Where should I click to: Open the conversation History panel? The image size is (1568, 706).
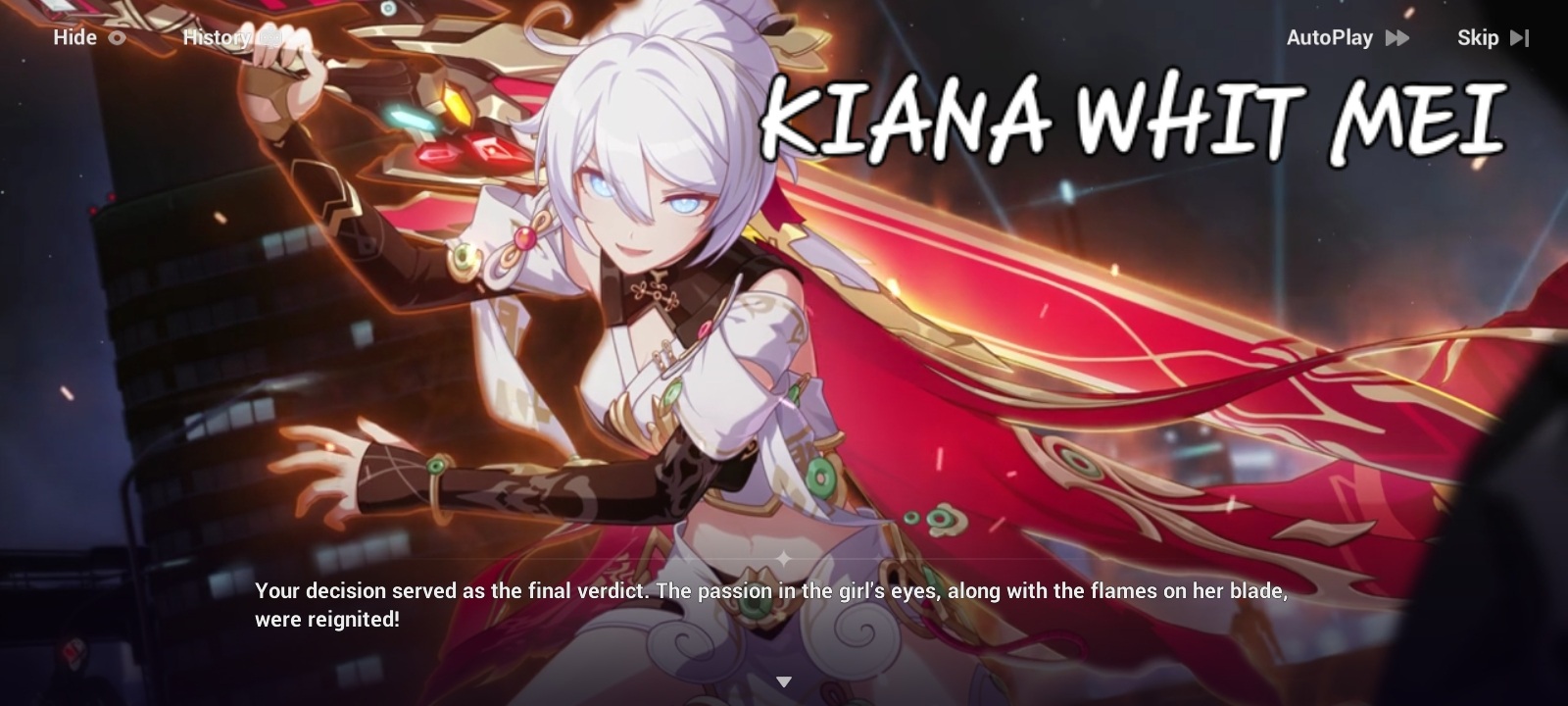coord(220,37)
